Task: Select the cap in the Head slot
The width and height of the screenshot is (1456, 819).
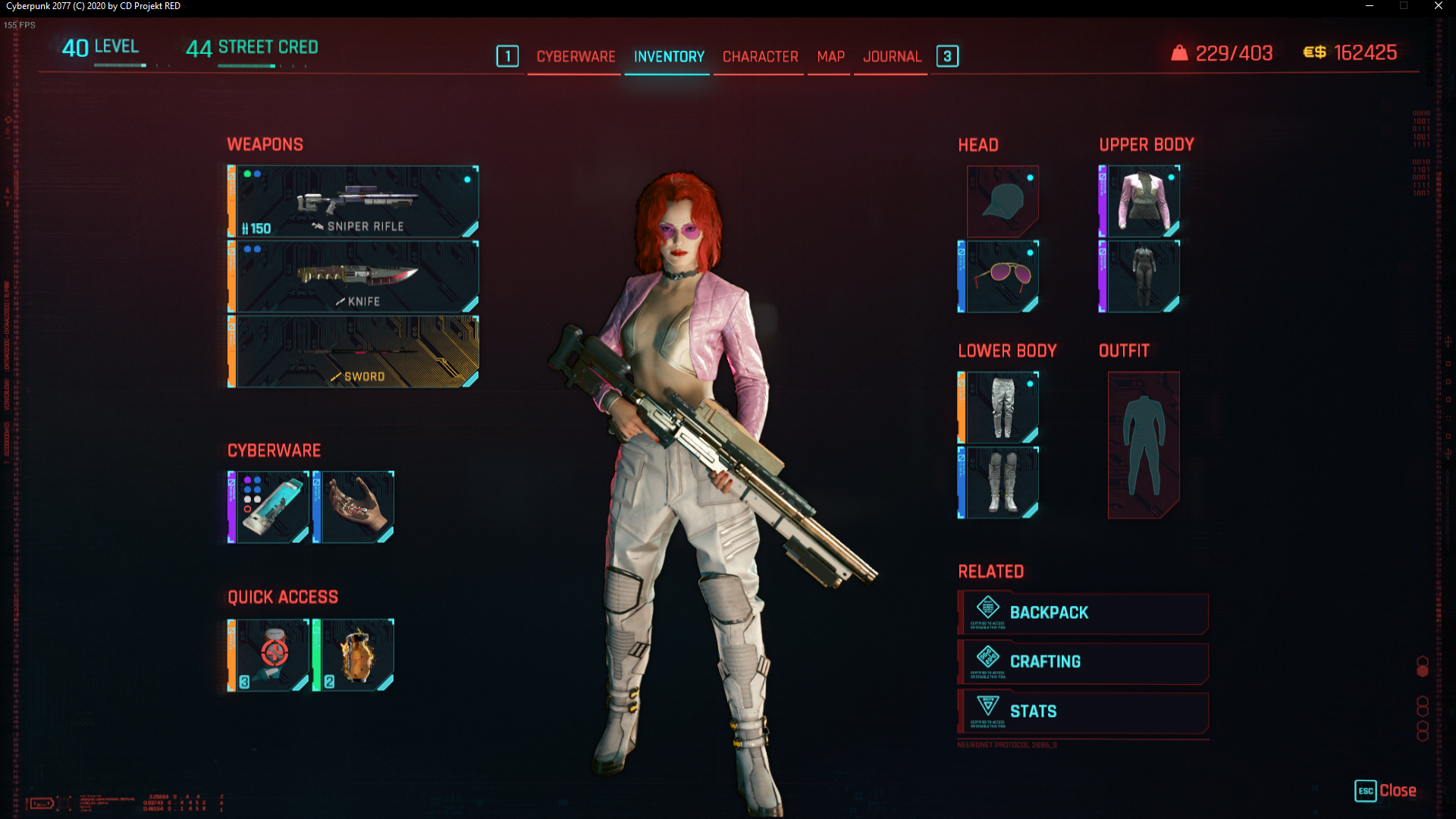Action: (x=1003, y=201)
